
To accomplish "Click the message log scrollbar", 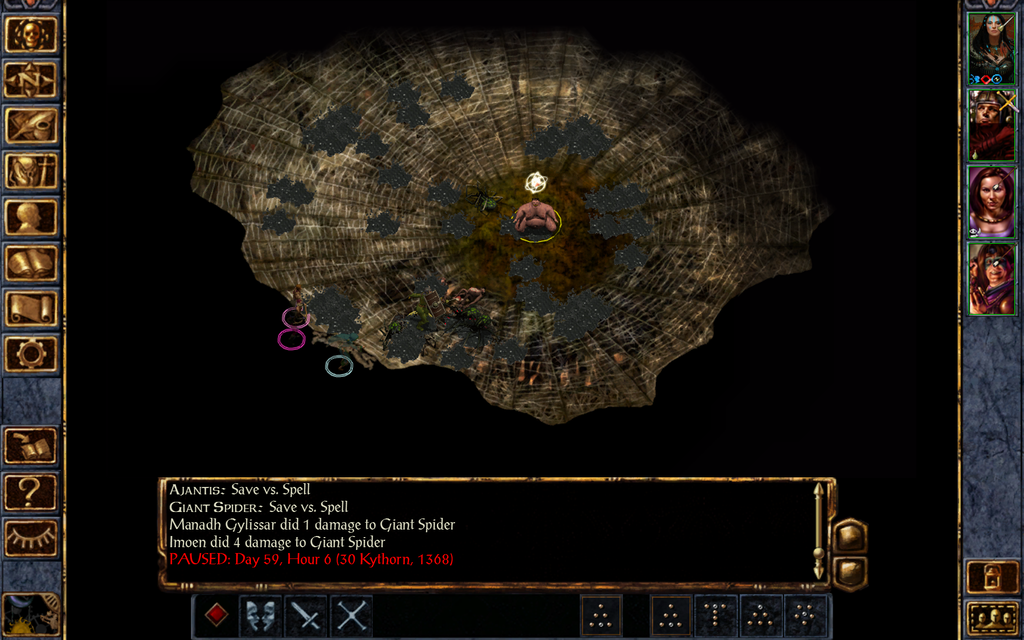I will point(819,532).
